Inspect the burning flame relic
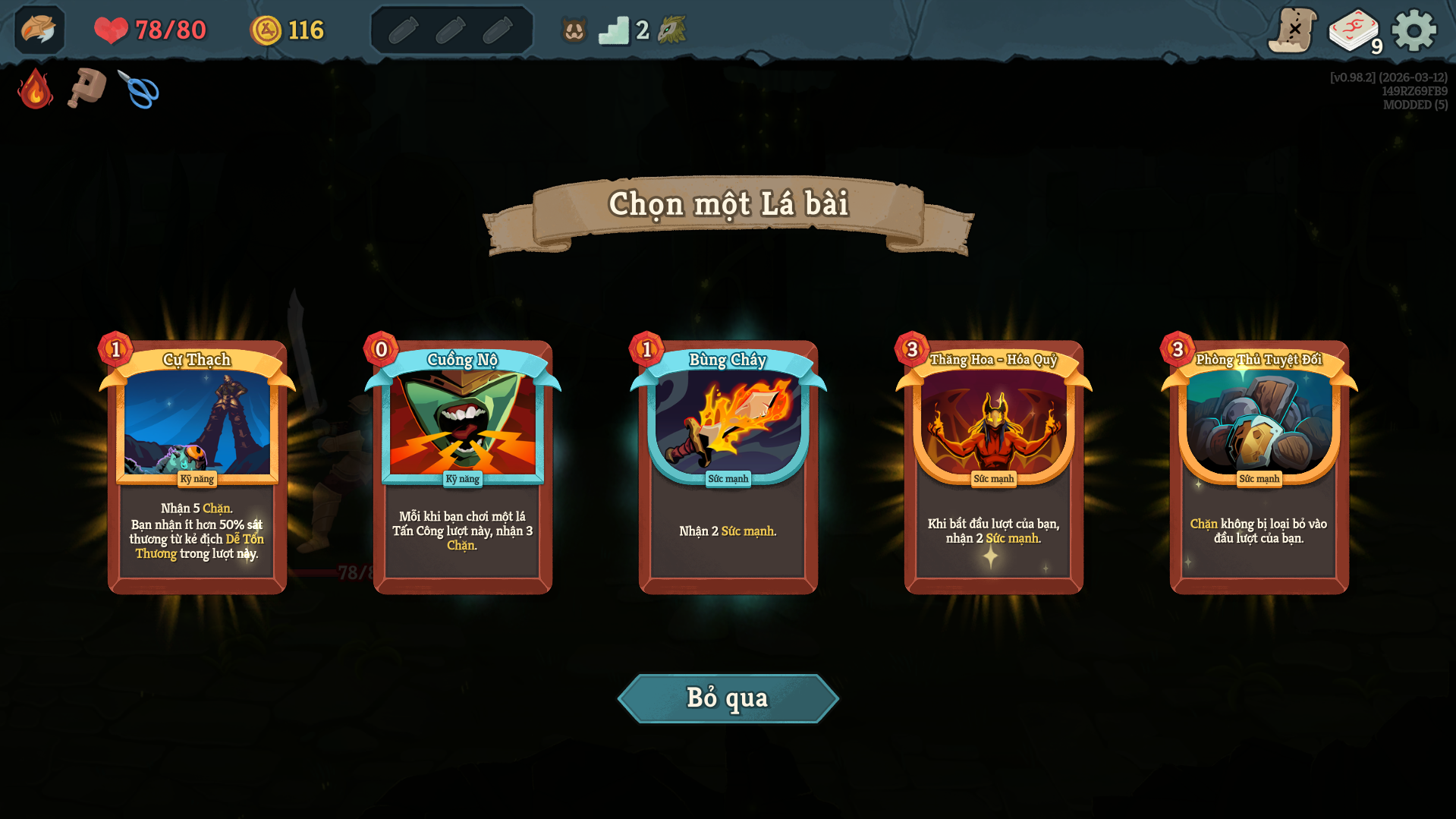 click(35, 90)
